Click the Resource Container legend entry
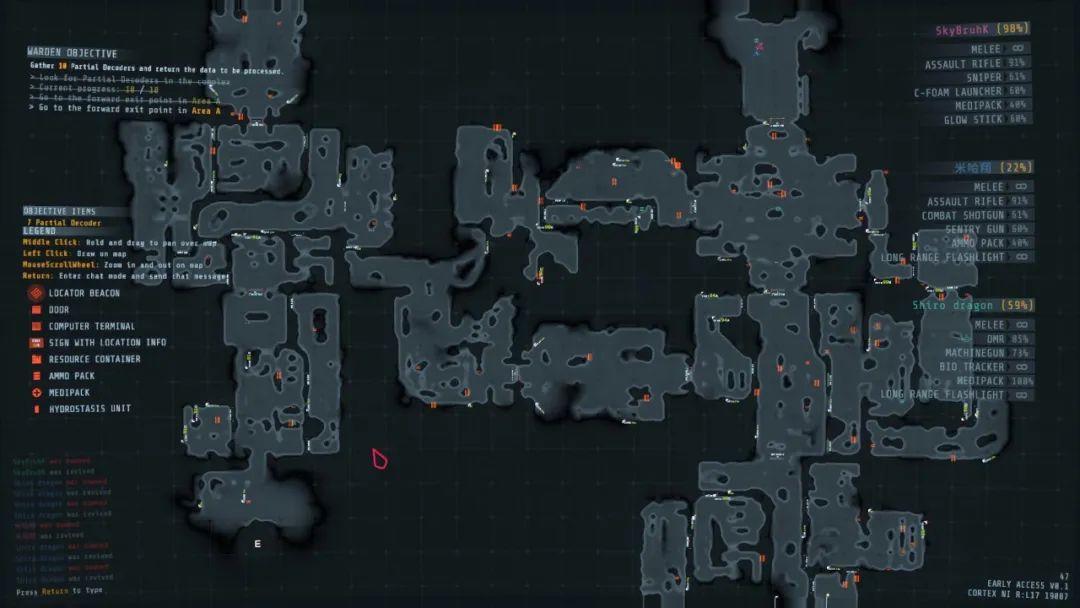This screenshot has height=608, width=1080. 94,359
